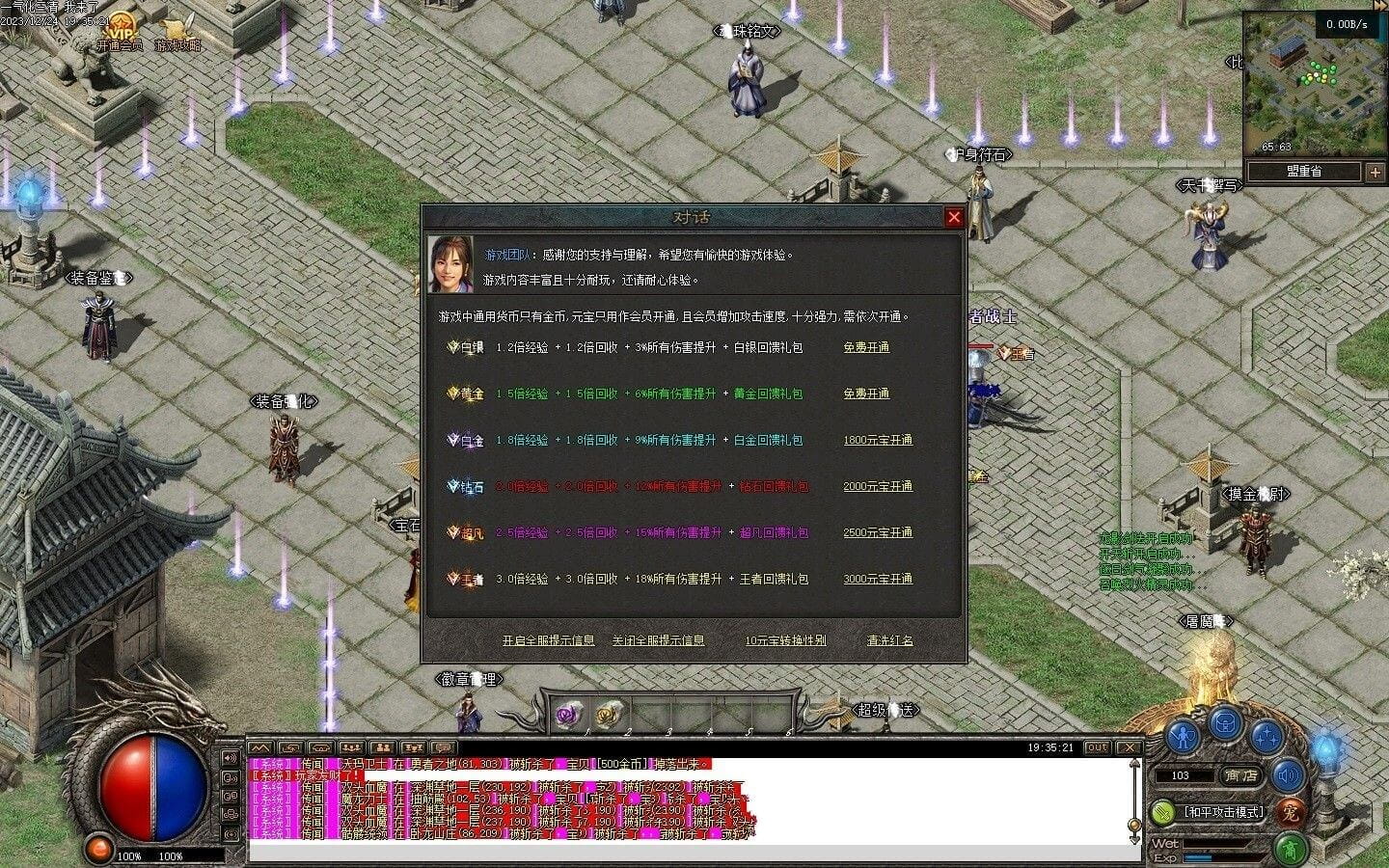Click the speech-bubble chat icon above the chat box
The width and height of the screenshot is (1389, 868).
click(x=443, y=748)
